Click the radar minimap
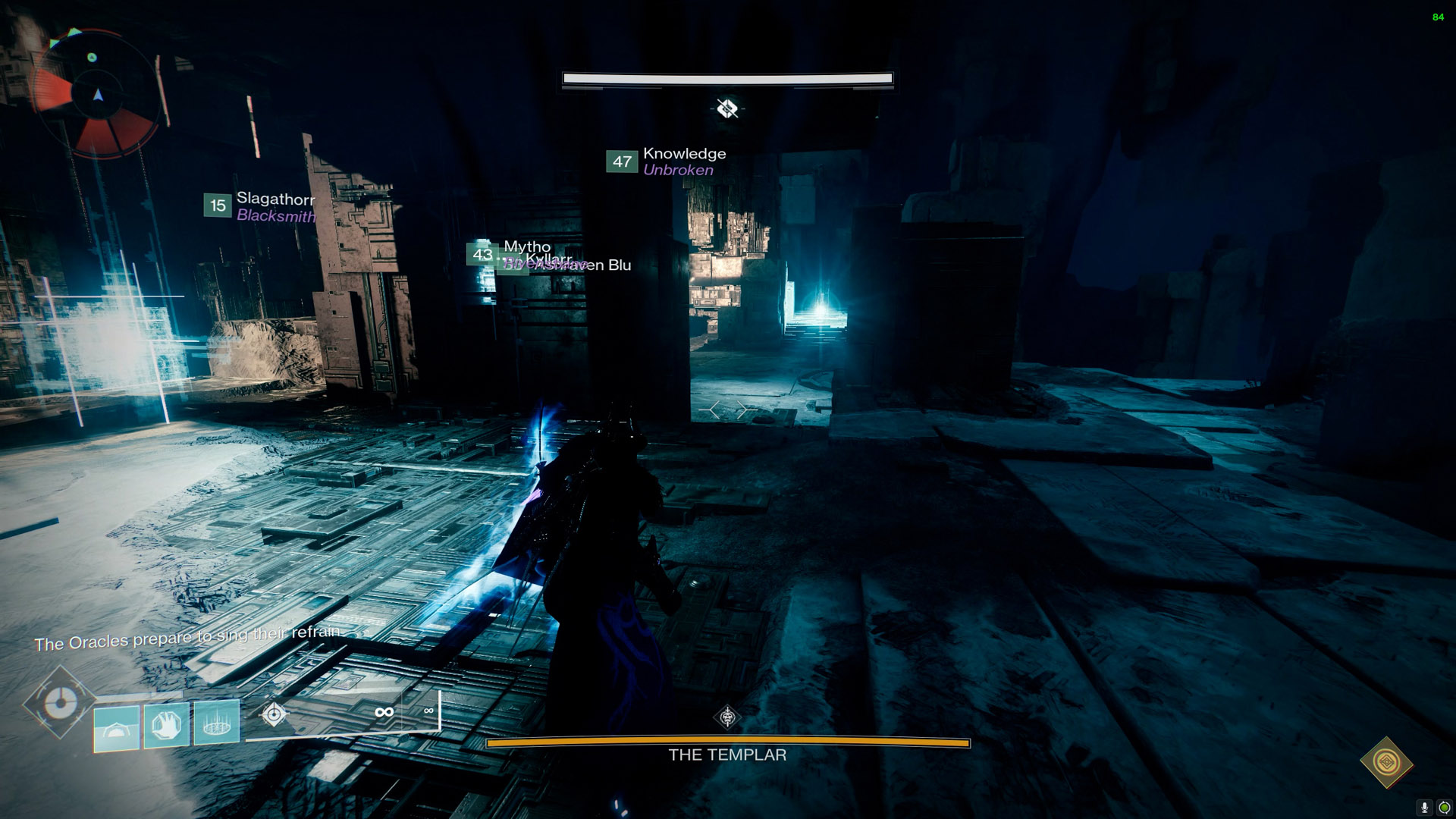1456x819 pixels. click(98, 94)
